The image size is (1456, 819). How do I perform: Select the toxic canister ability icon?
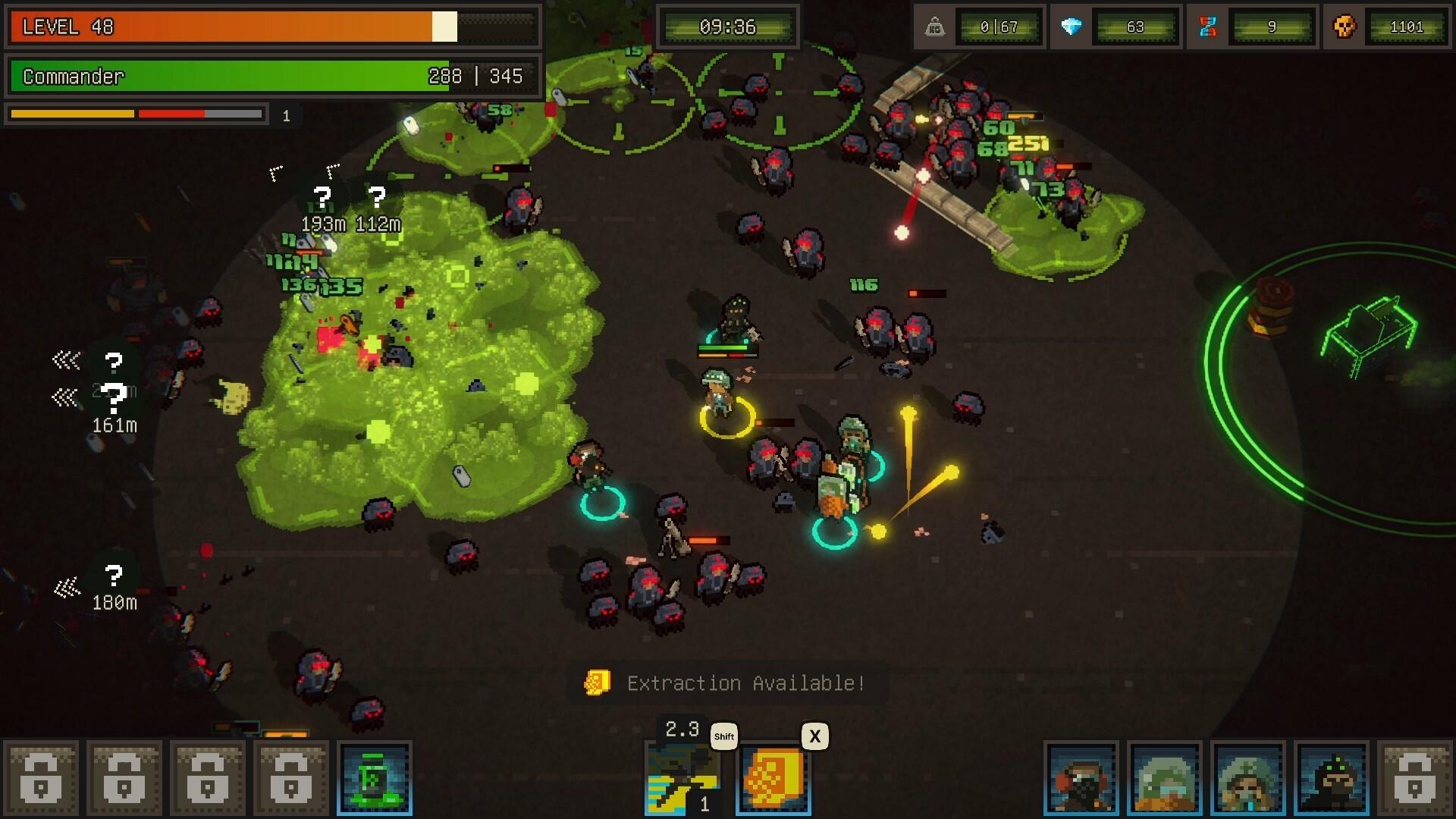(x=375, y=777)
